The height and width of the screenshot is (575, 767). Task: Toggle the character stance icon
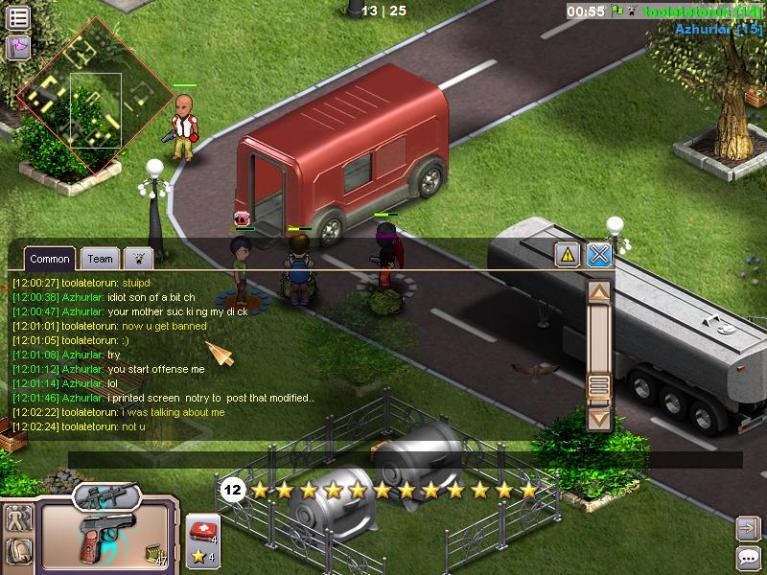[18, 518]
